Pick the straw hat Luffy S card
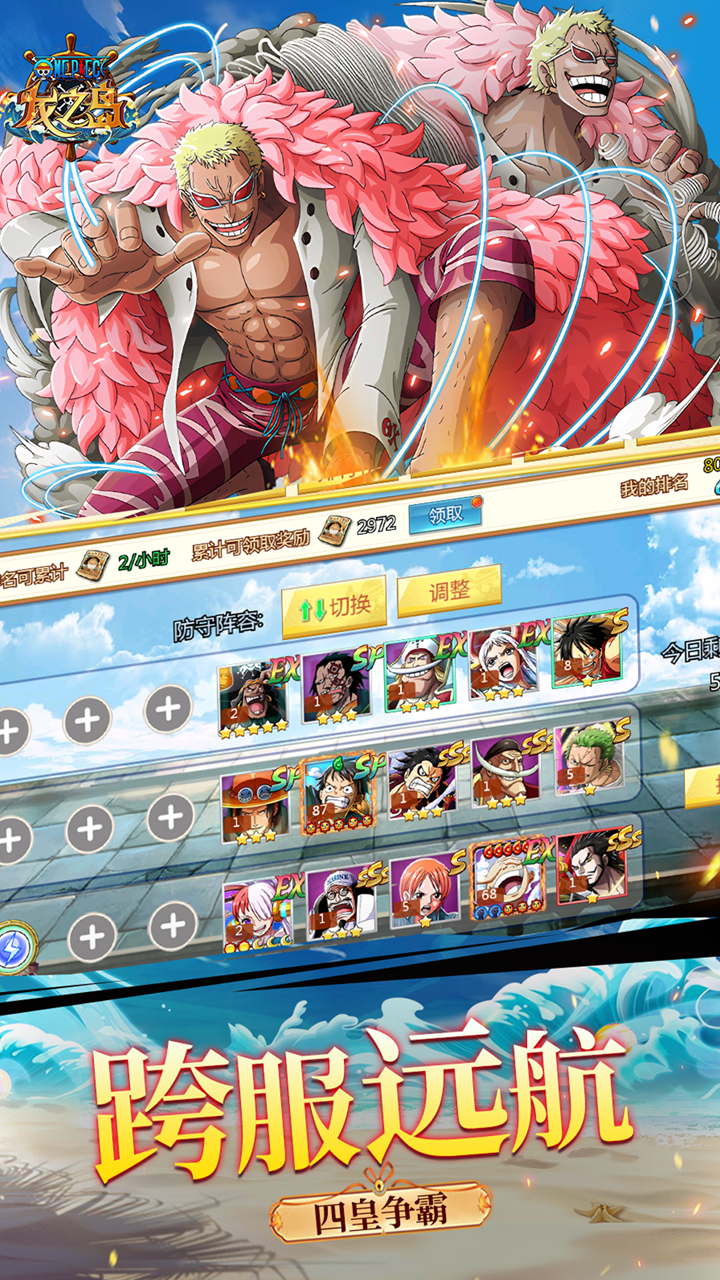Viewport: 720px width, 1280px height. (x=586, y=651)
